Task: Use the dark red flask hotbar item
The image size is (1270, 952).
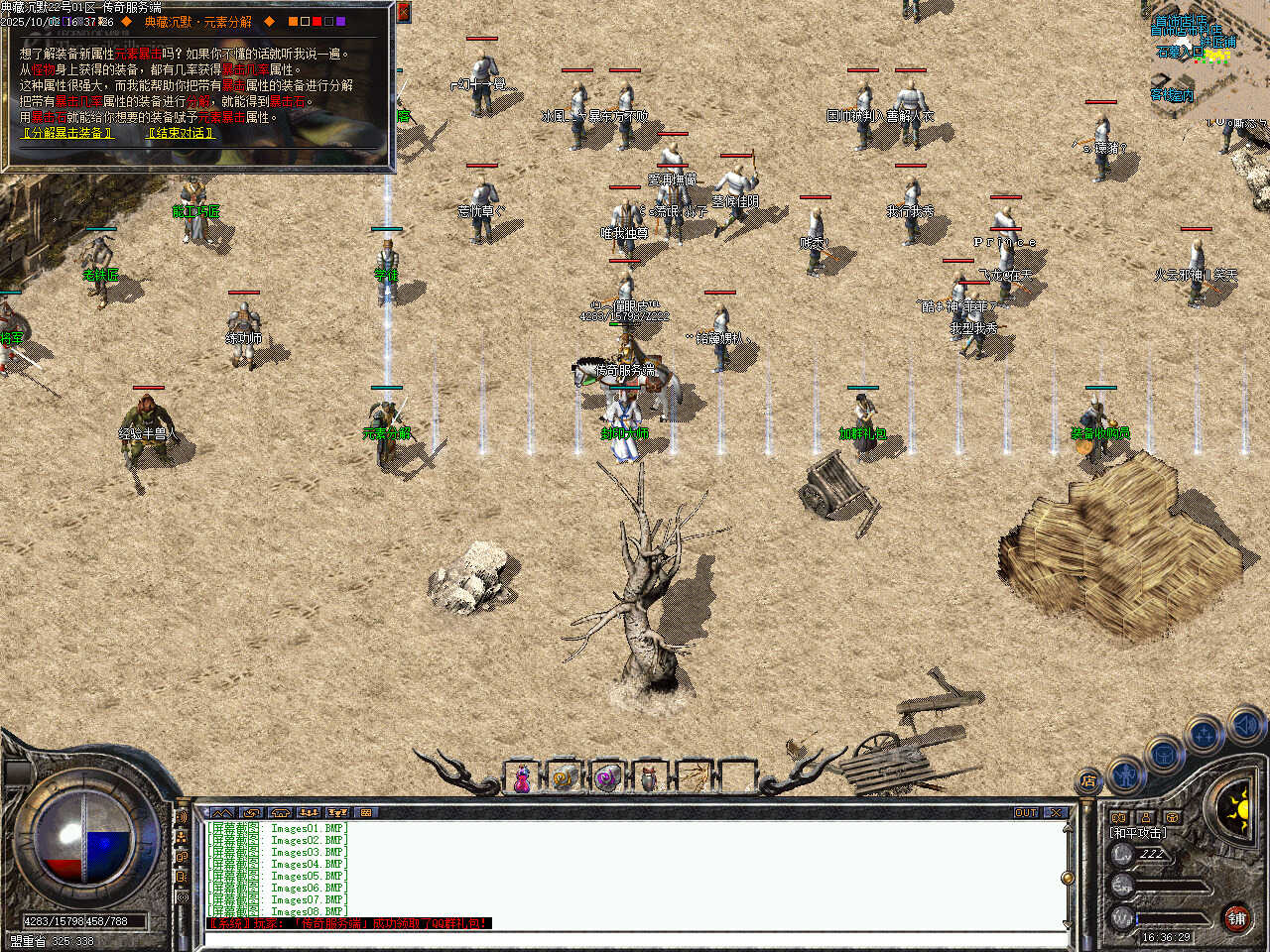Action: coord(649,779)
